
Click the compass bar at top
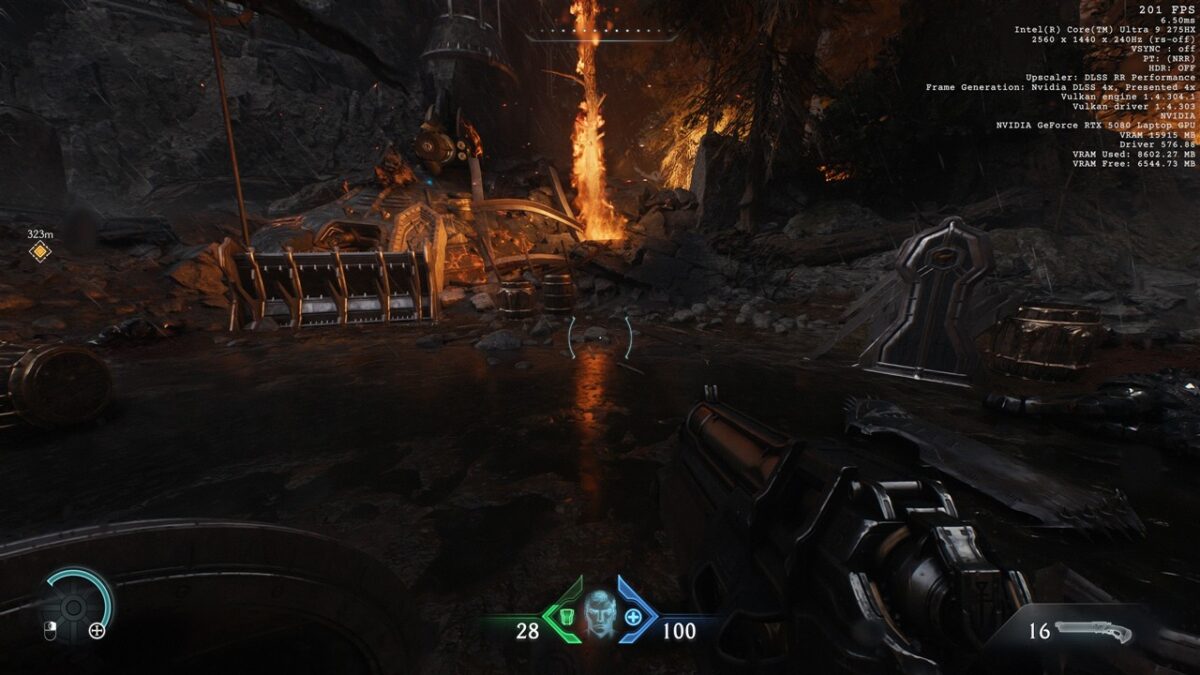point(601,36)
